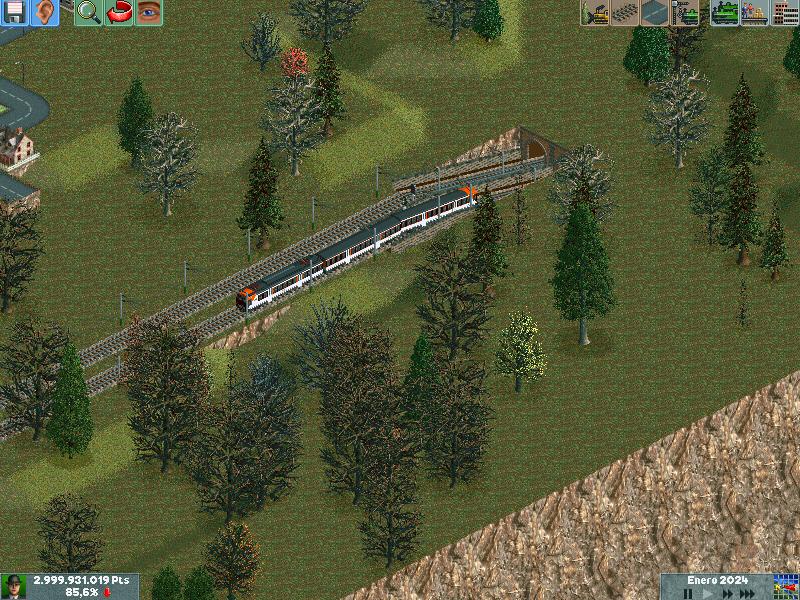Open the map from the date panel icon
This screenshot has height=600, width=800.
786,586
